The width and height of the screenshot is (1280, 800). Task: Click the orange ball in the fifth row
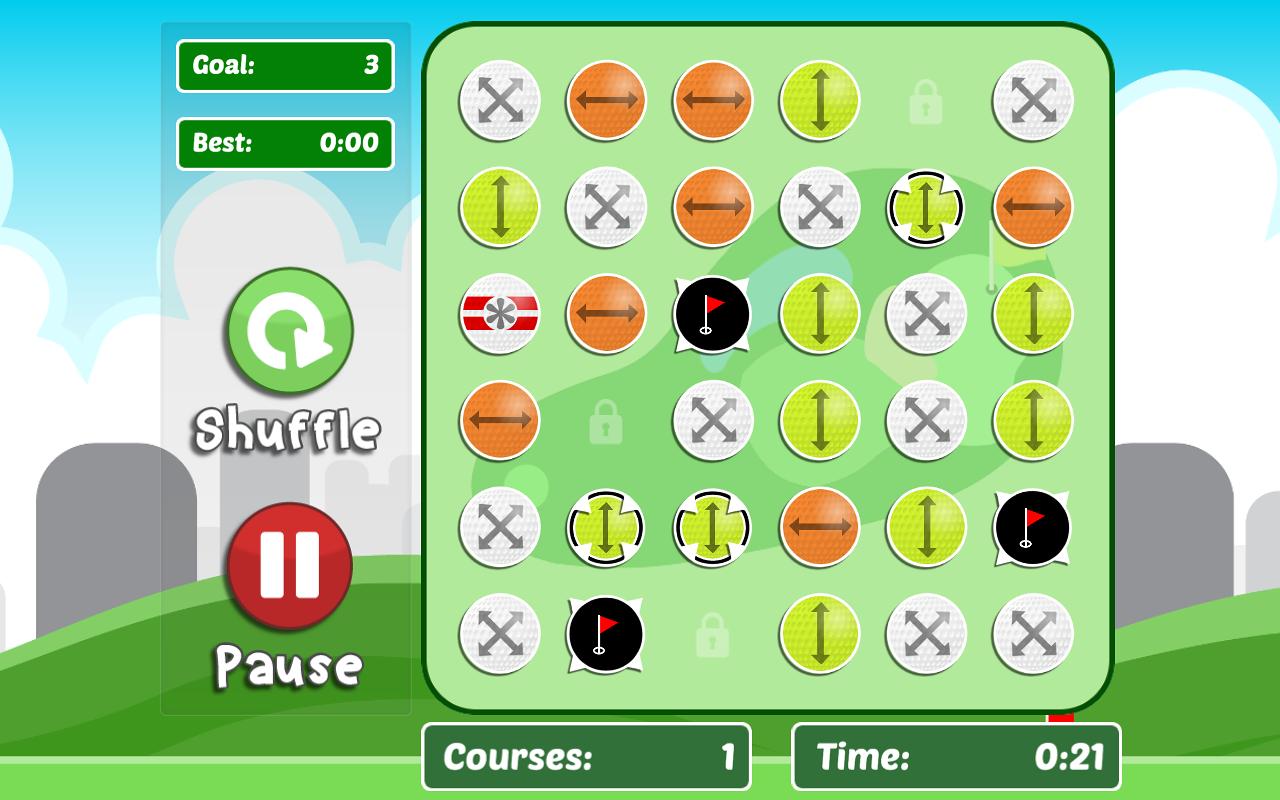pos(818,527)
